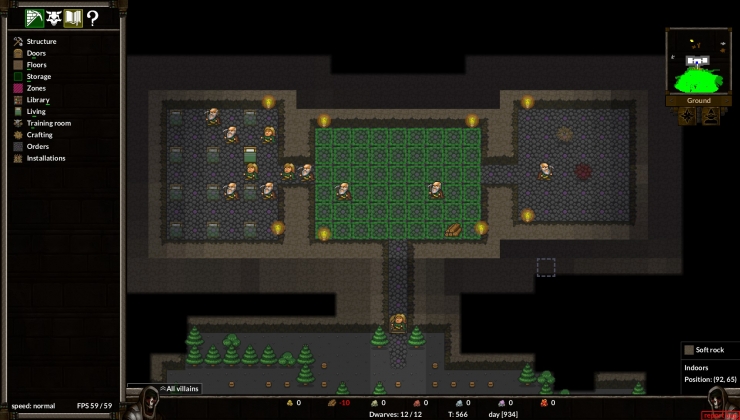The image size is (740, 420).
Task: Choose the Living quarters option
Action: 36,111
